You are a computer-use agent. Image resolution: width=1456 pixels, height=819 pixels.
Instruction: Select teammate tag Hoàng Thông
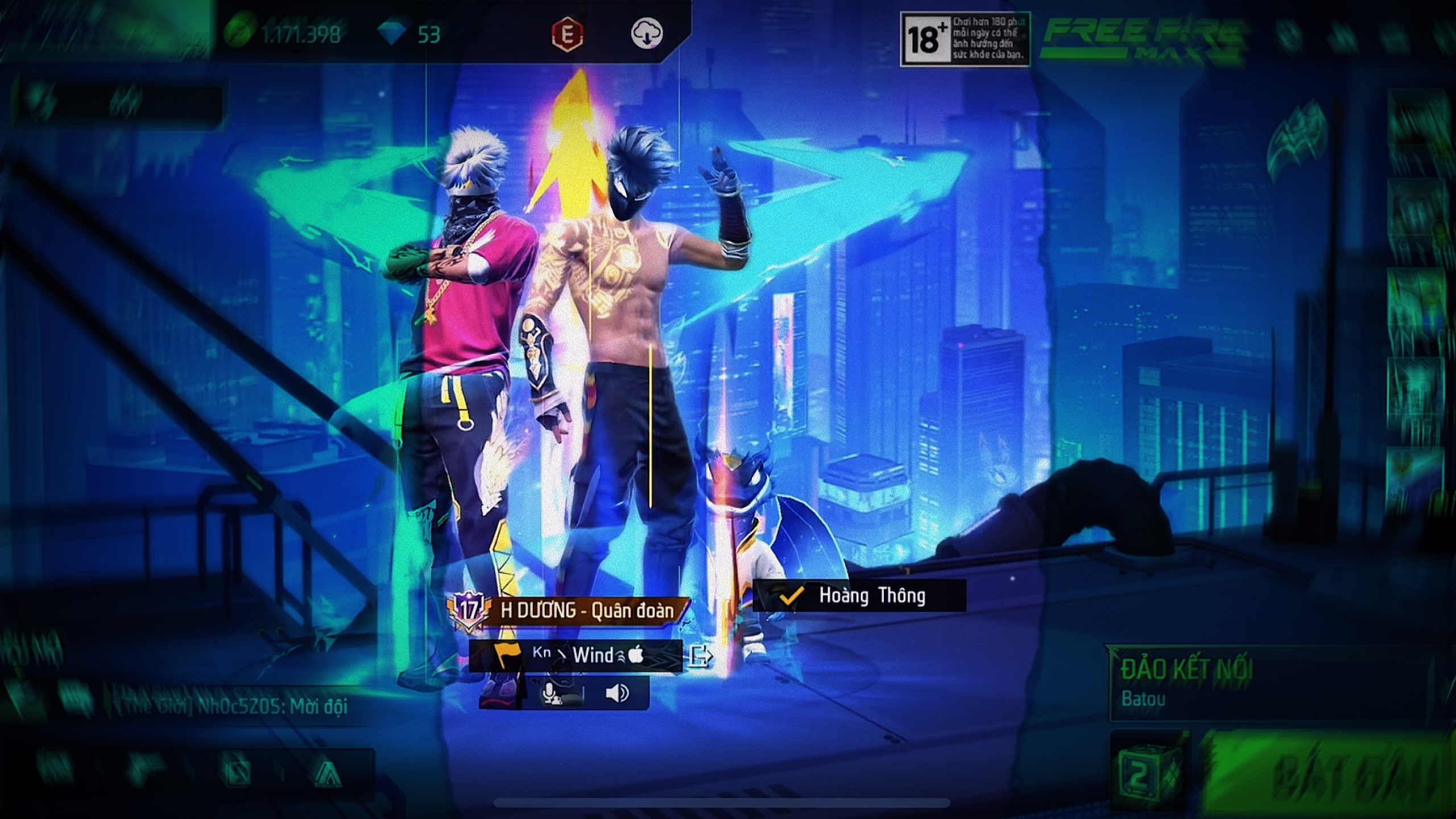[859, 595]
